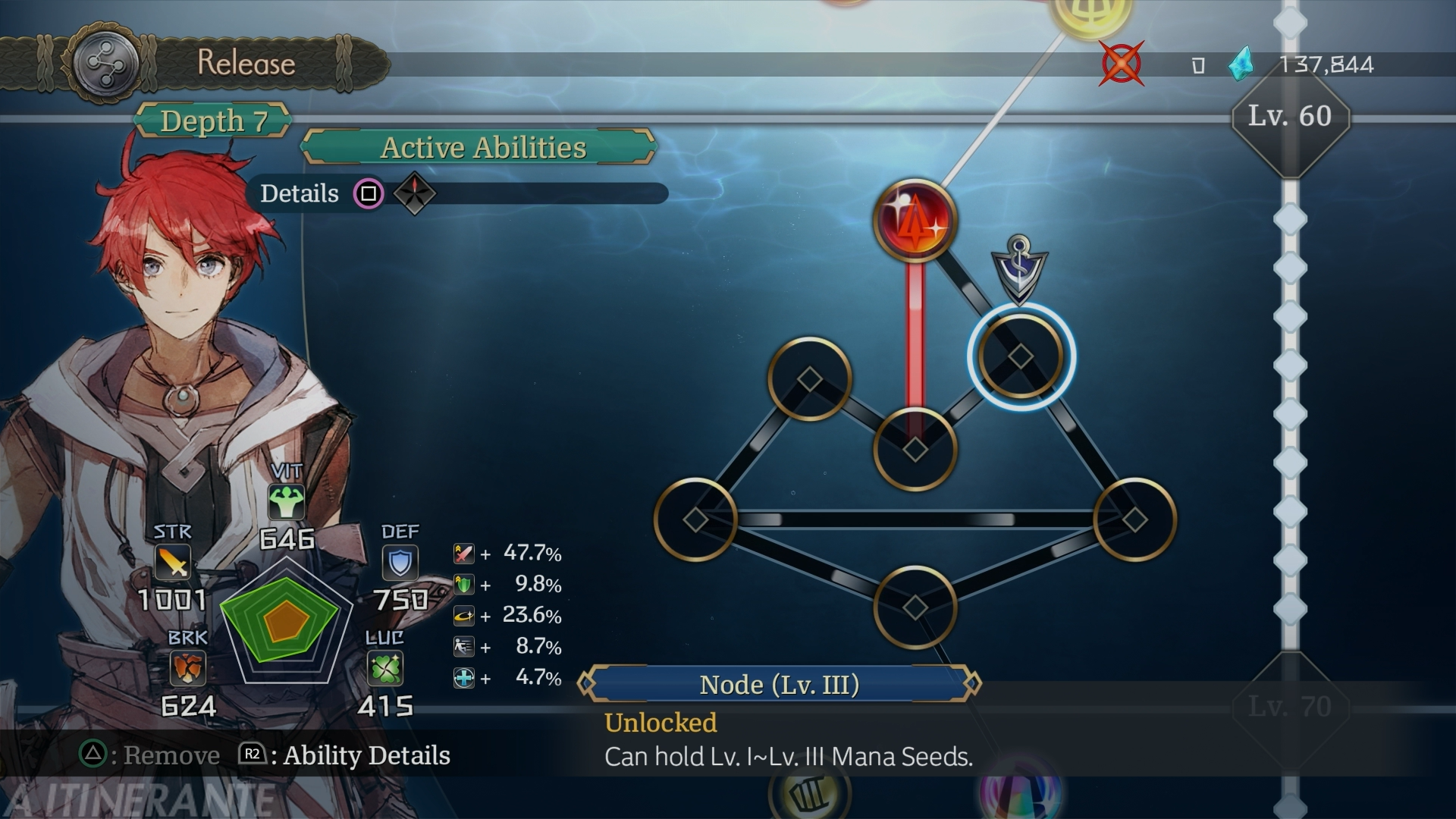1456x819 pixels.
Task: Click the LUC clover stat icon
Action: coord(384,669)
